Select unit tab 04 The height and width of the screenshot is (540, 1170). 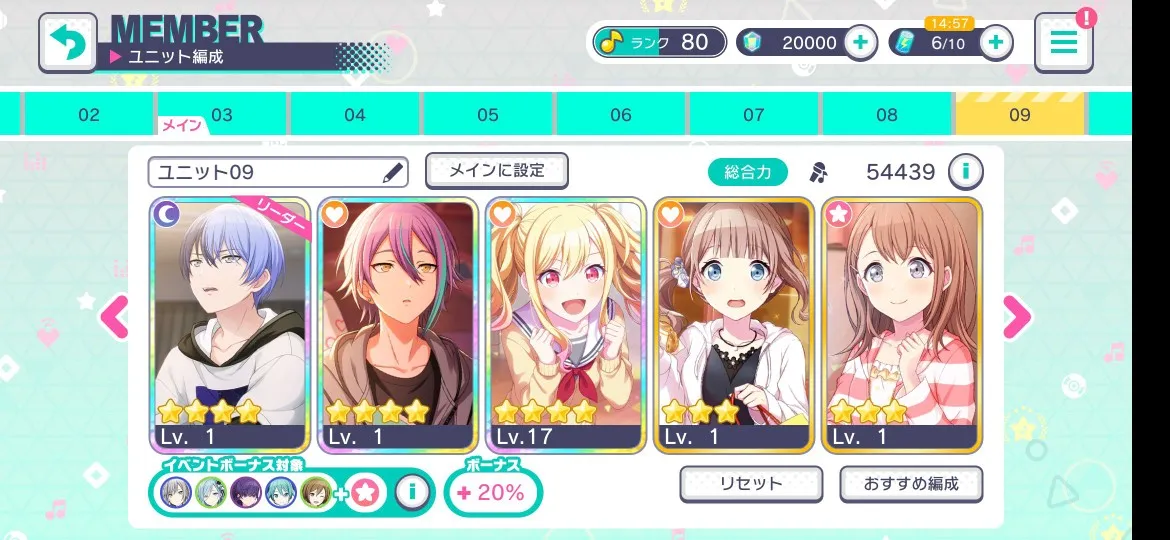pyautogui.click(x=355, y=115)
